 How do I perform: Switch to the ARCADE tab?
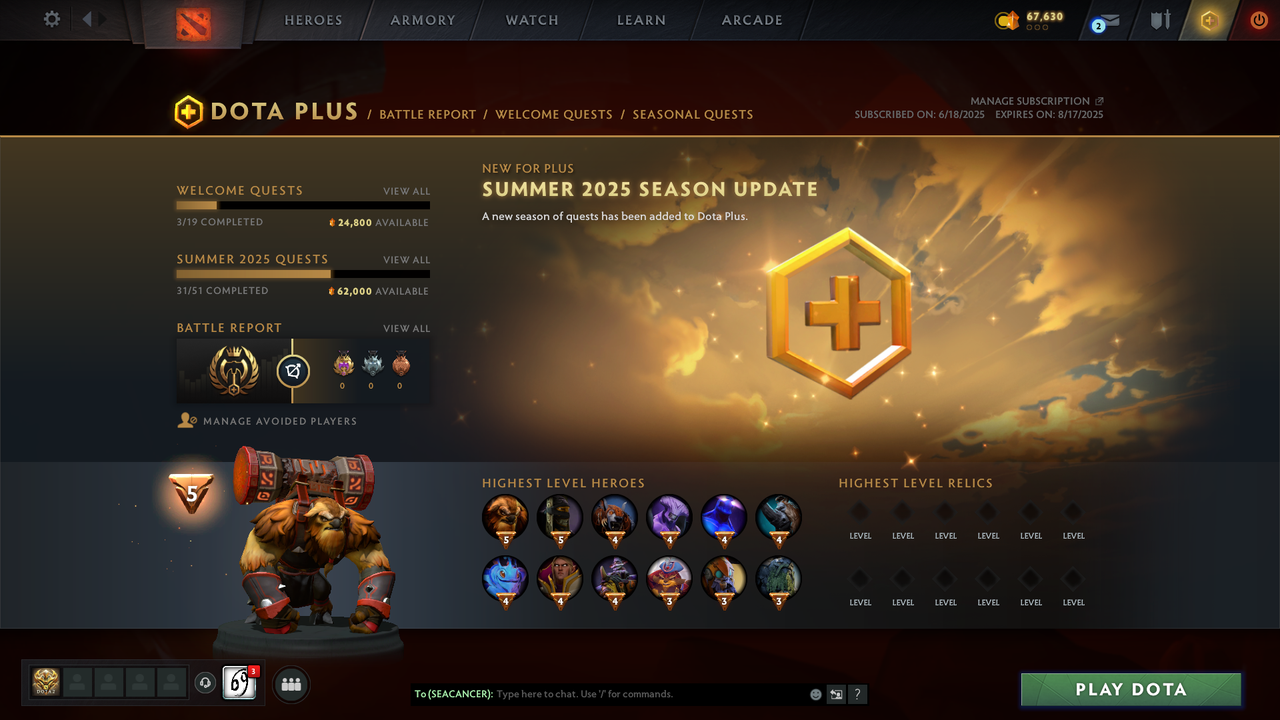click(751, 19)
